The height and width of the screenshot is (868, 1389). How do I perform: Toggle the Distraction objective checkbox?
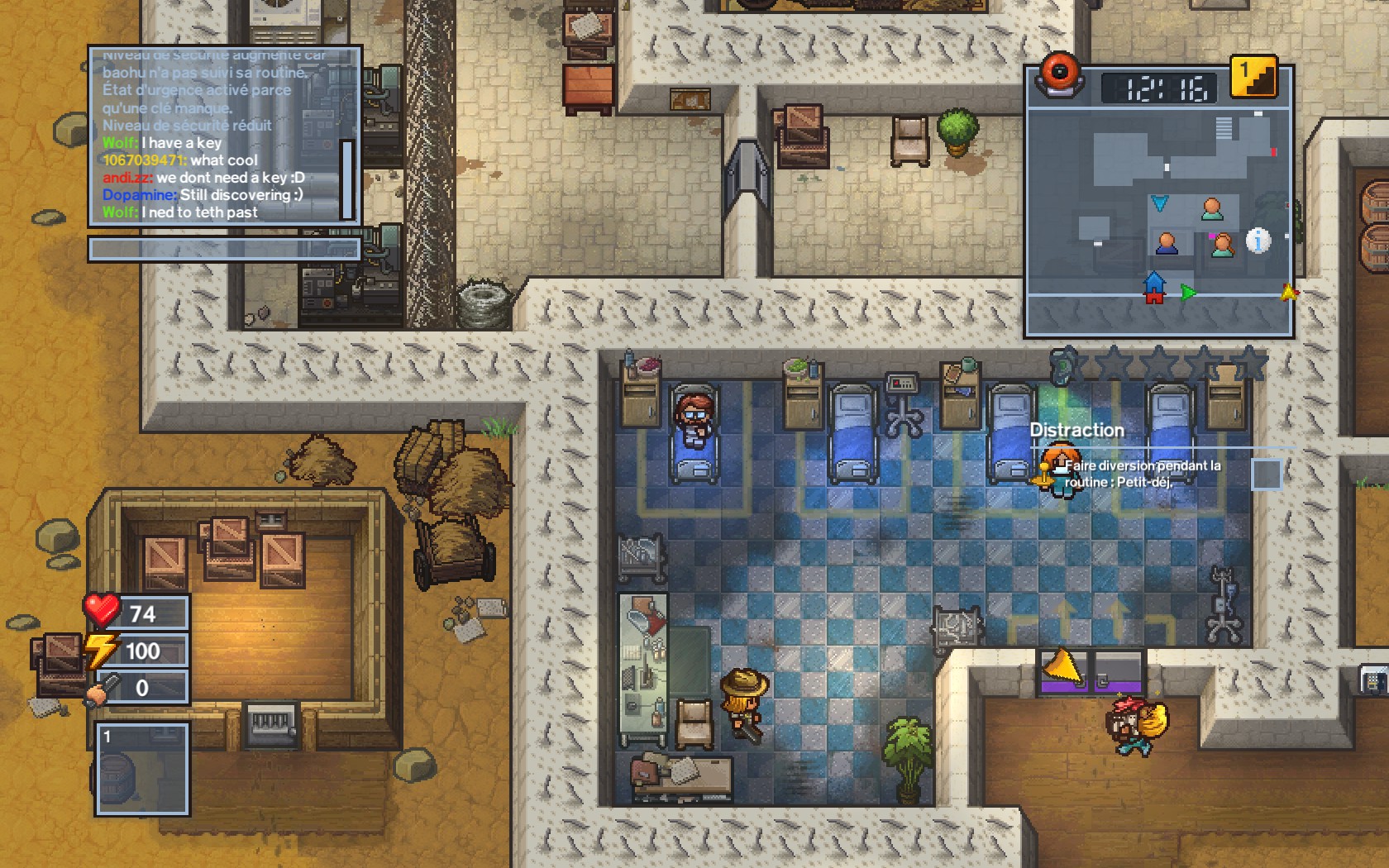pyautogui.click(x=1266, y=475)
